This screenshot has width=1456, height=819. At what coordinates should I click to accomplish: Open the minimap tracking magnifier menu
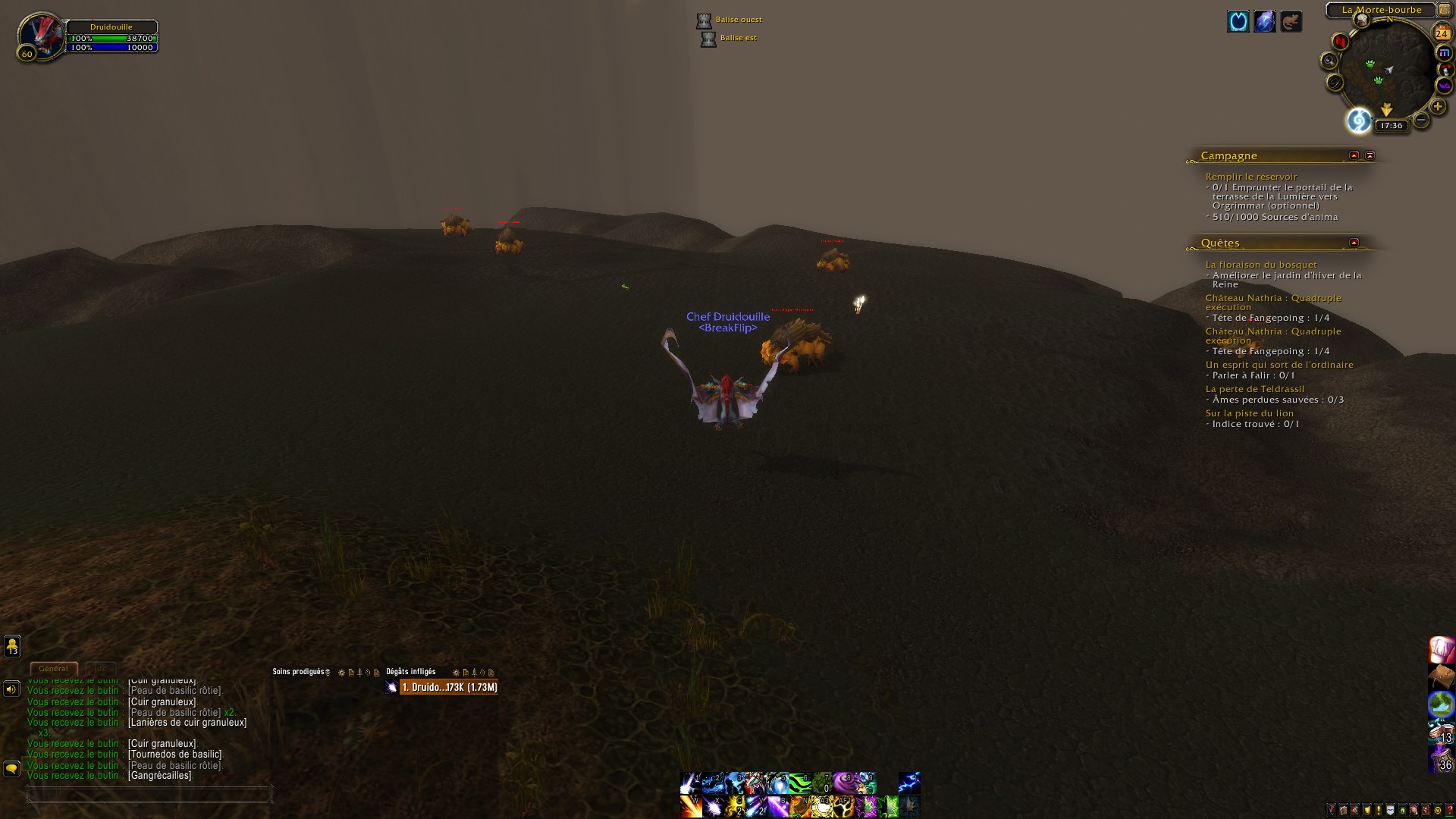point(1329,61)
